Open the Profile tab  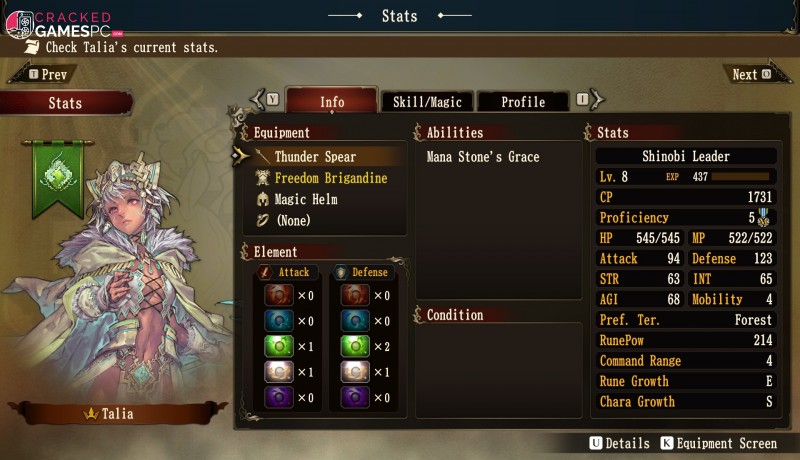click(x=523, y=102)
